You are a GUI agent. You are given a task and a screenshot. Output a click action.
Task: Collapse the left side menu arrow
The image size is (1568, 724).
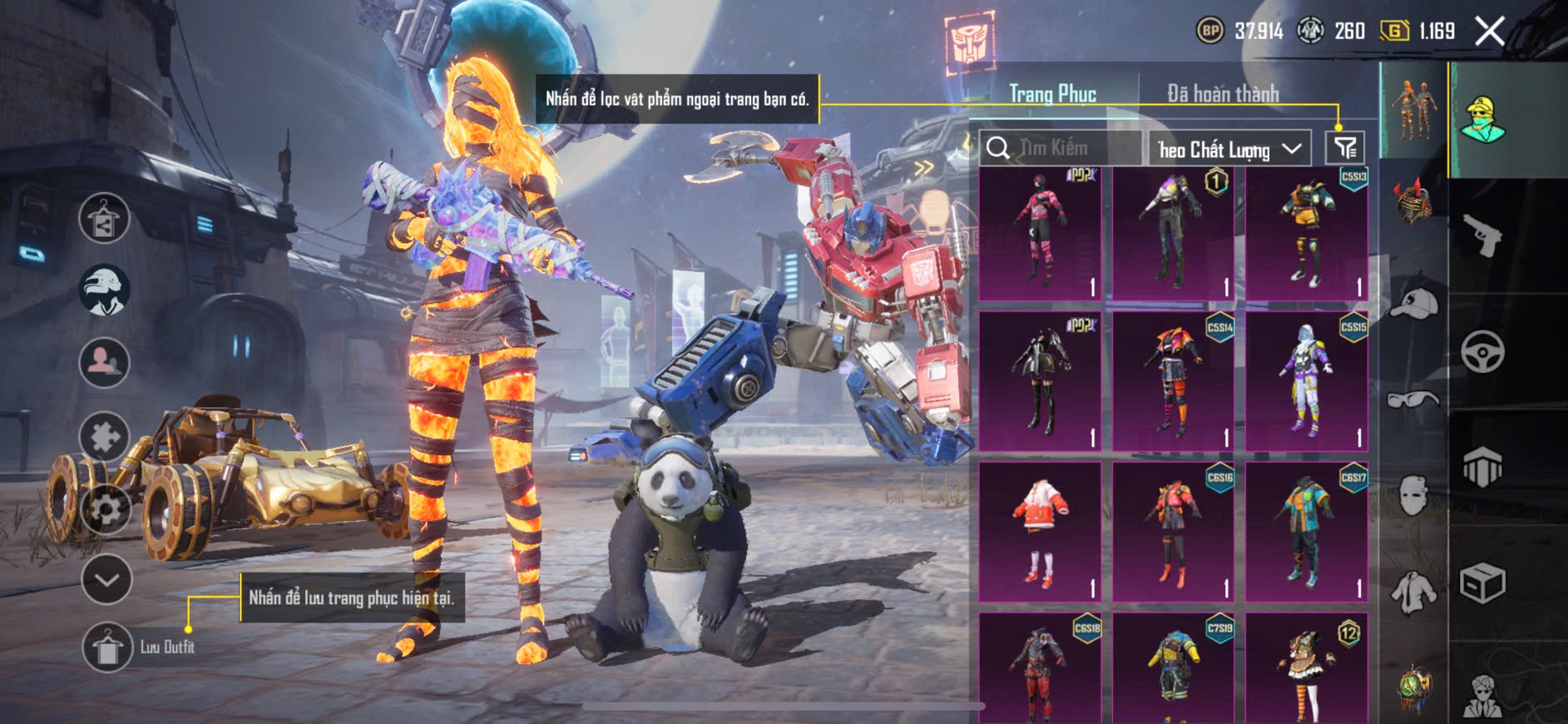106,579
